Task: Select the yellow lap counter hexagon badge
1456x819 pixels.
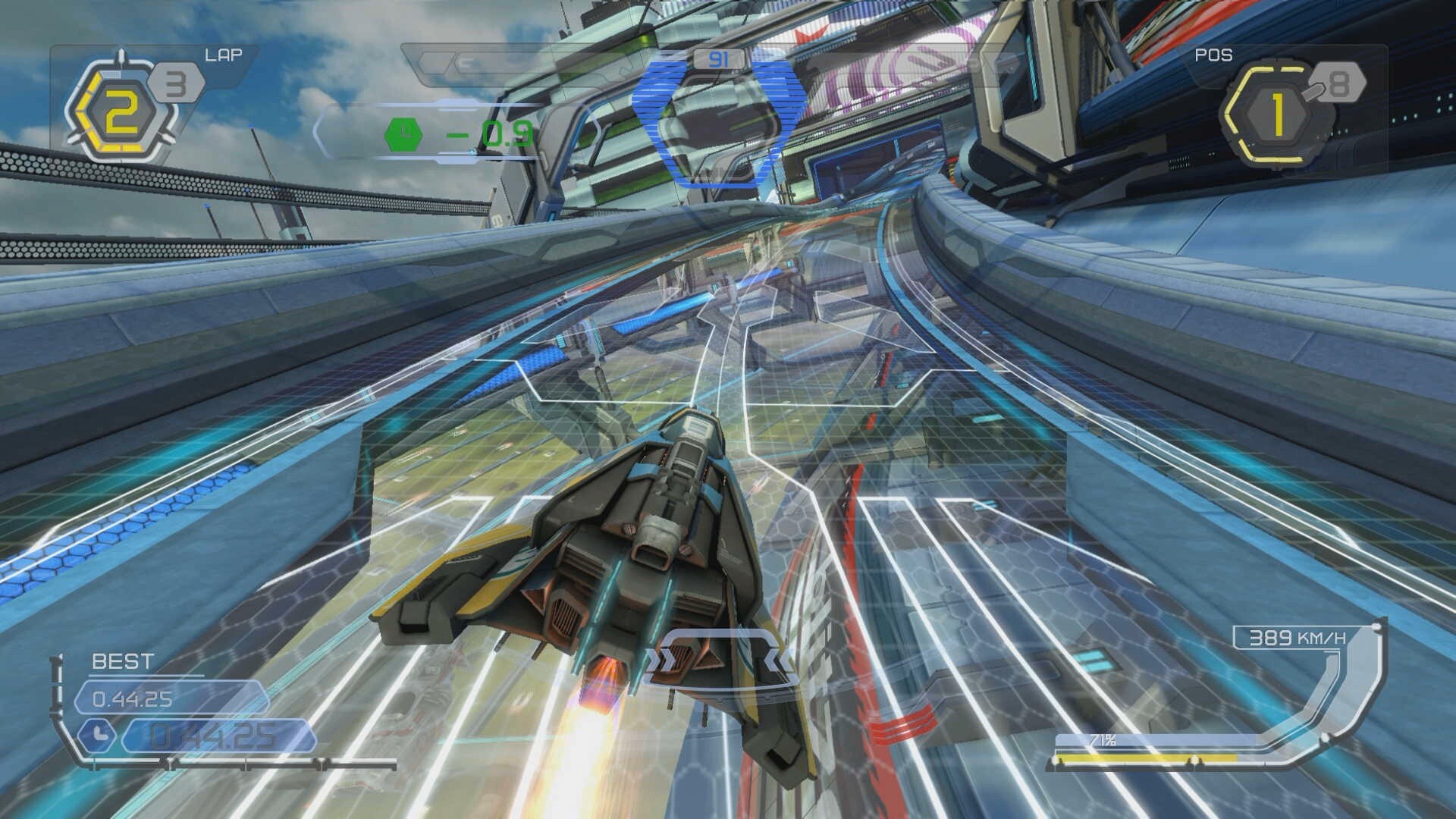Action: point(121,114)
